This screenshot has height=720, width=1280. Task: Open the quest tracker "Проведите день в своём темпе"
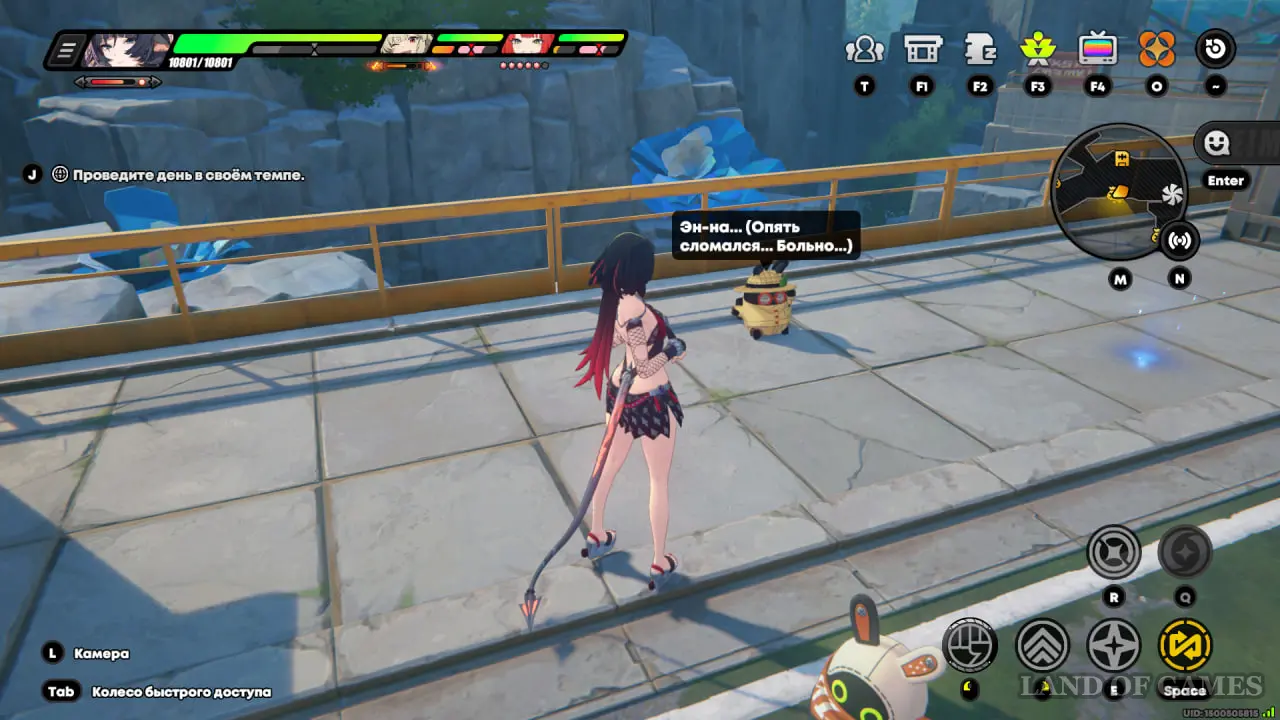188,175
